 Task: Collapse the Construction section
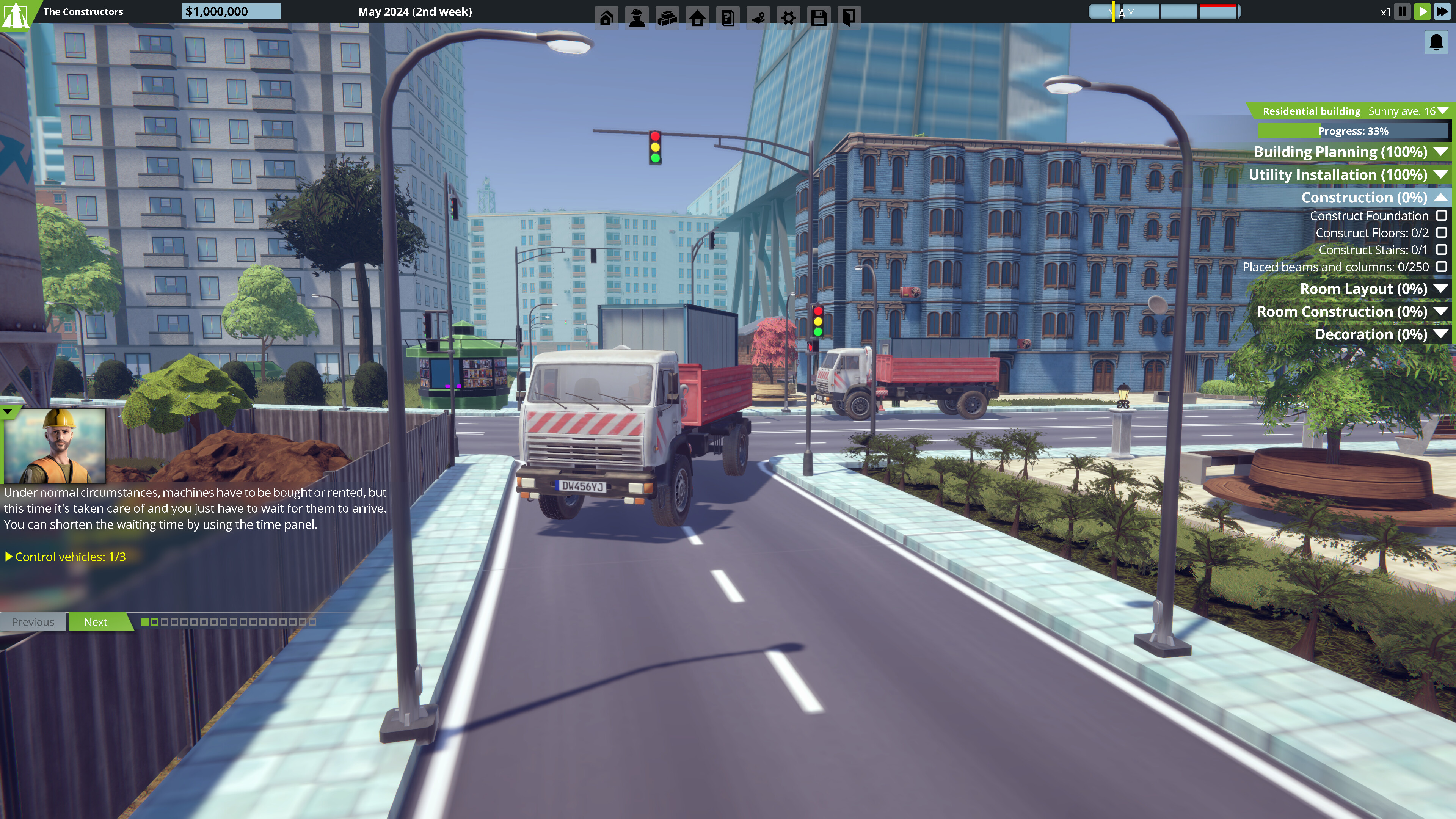click(x=1441, y=197)
